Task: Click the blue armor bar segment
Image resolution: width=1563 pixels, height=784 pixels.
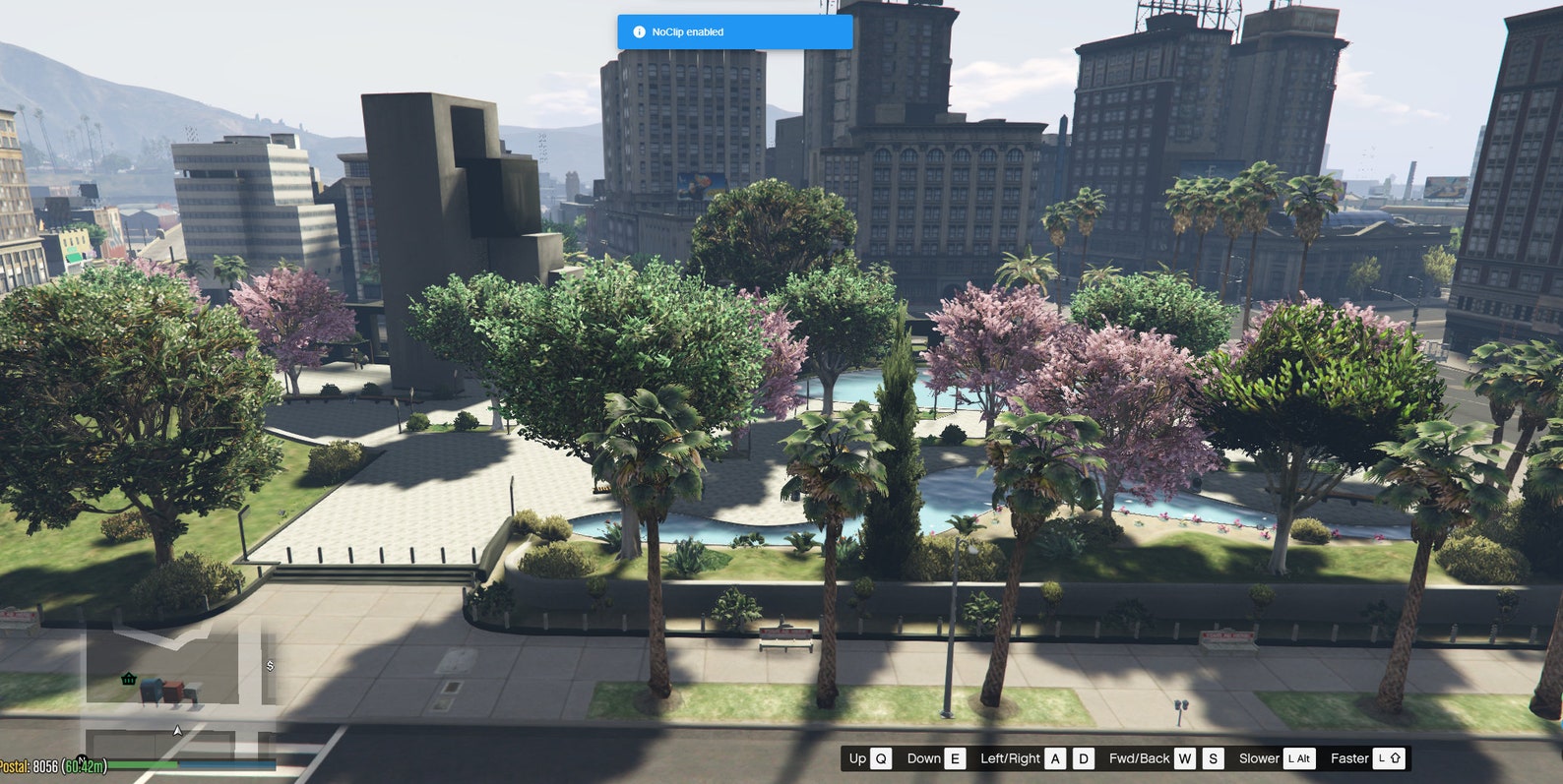Action: click(229, 764)
